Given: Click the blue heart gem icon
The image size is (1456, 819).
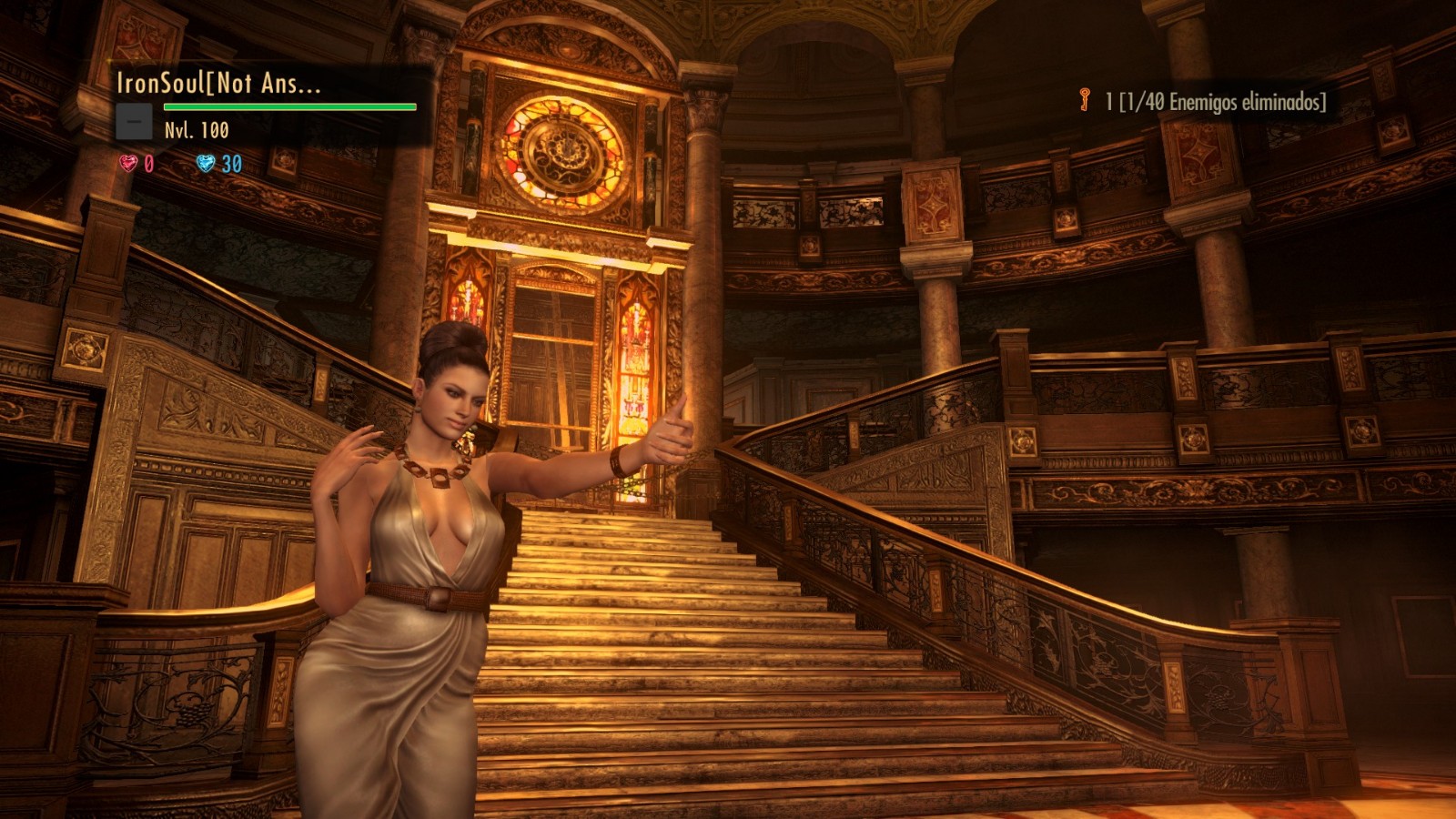Looking at the screenshot, I should pyautogui.click(x=206, y=163).
